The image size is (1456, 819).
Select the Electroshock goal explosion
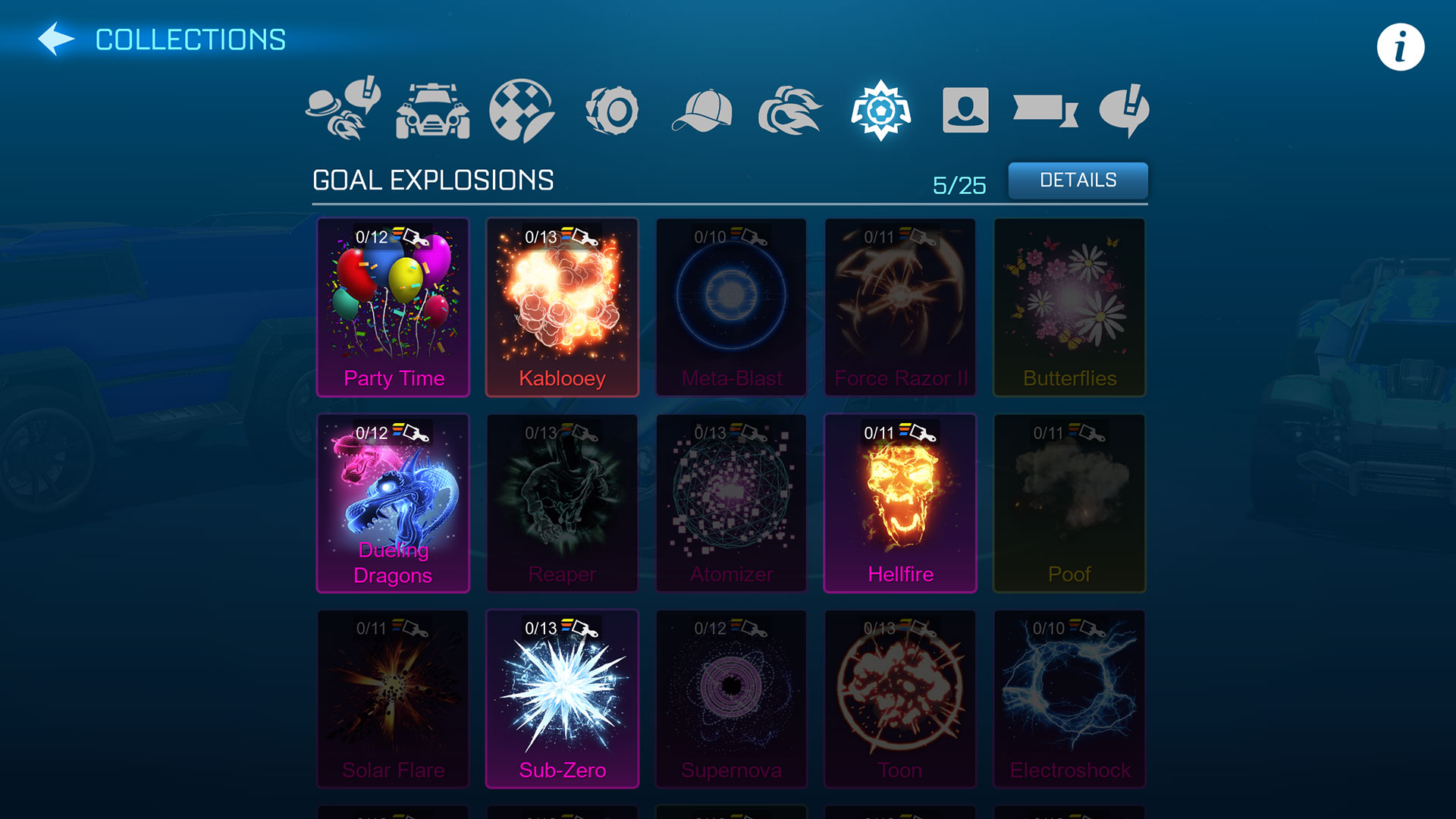(x=1068, y=698)
